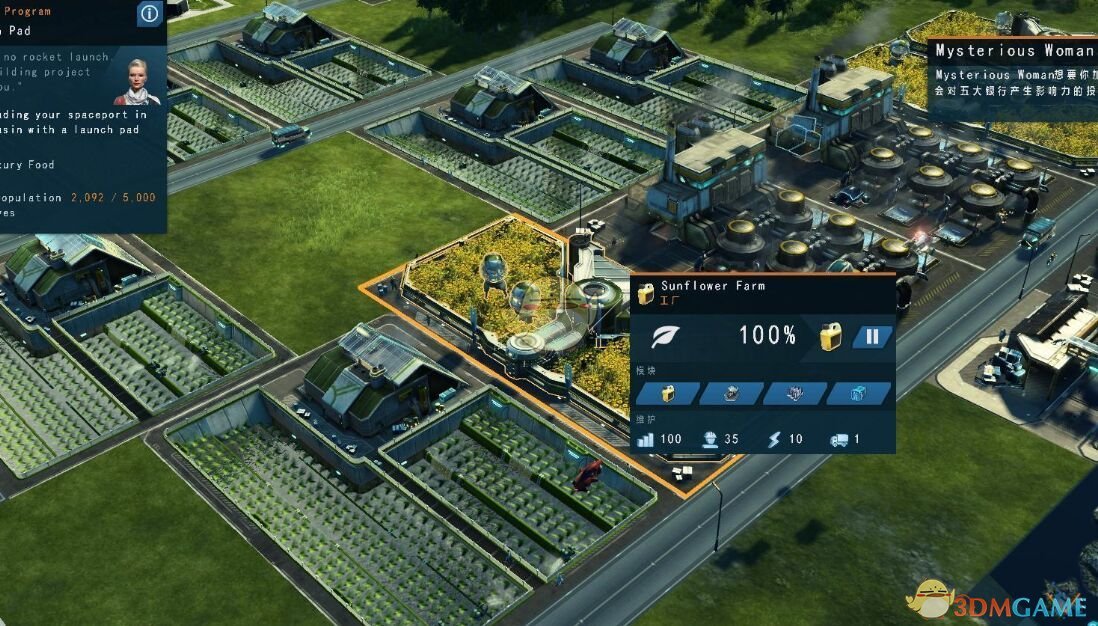Select the third farm module button
This screenshot has width=1098, height=626.
[x=795, y=393]
